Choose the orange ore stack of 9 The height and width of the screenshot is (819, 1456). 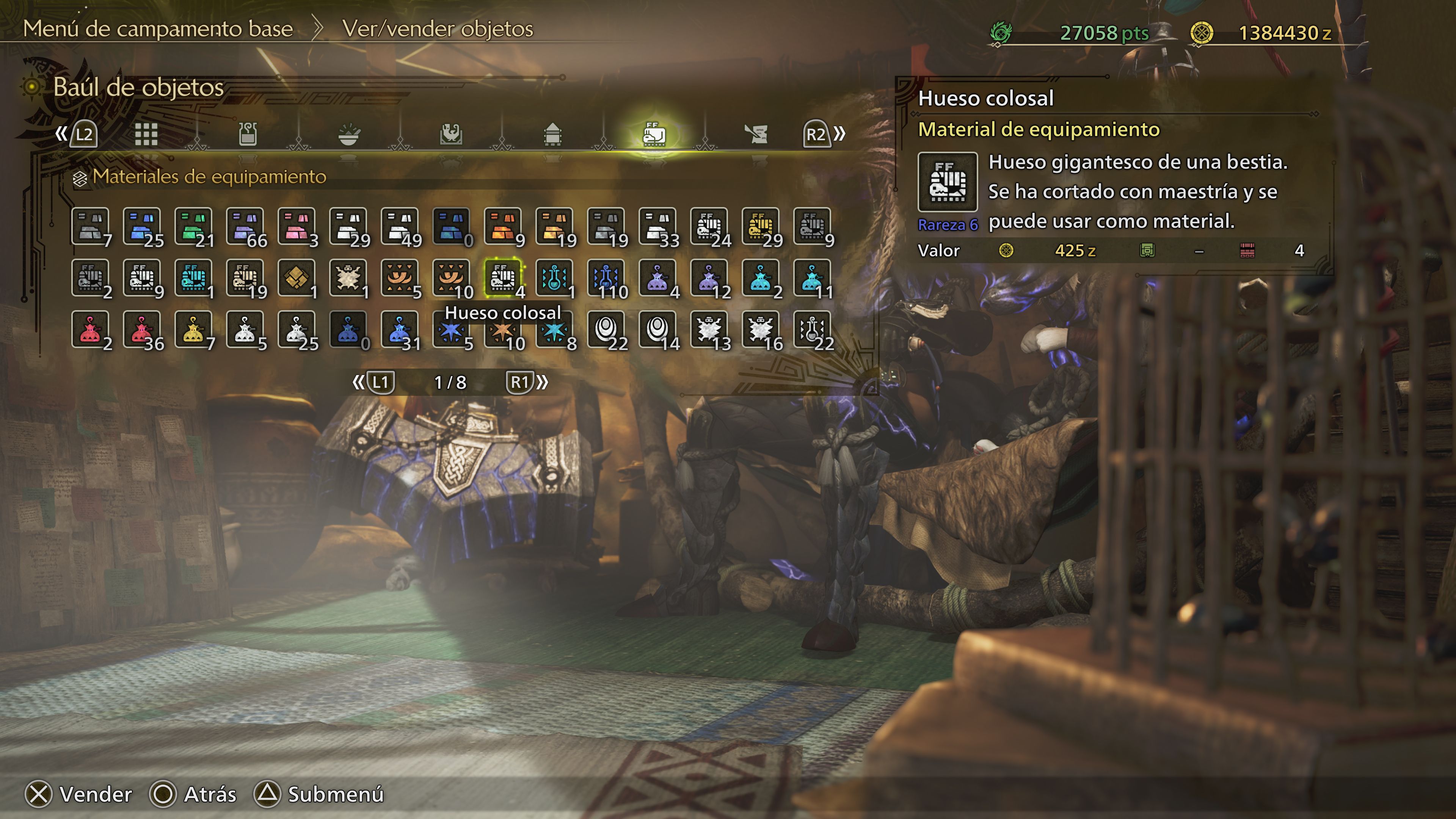click(x=502, y=226)
